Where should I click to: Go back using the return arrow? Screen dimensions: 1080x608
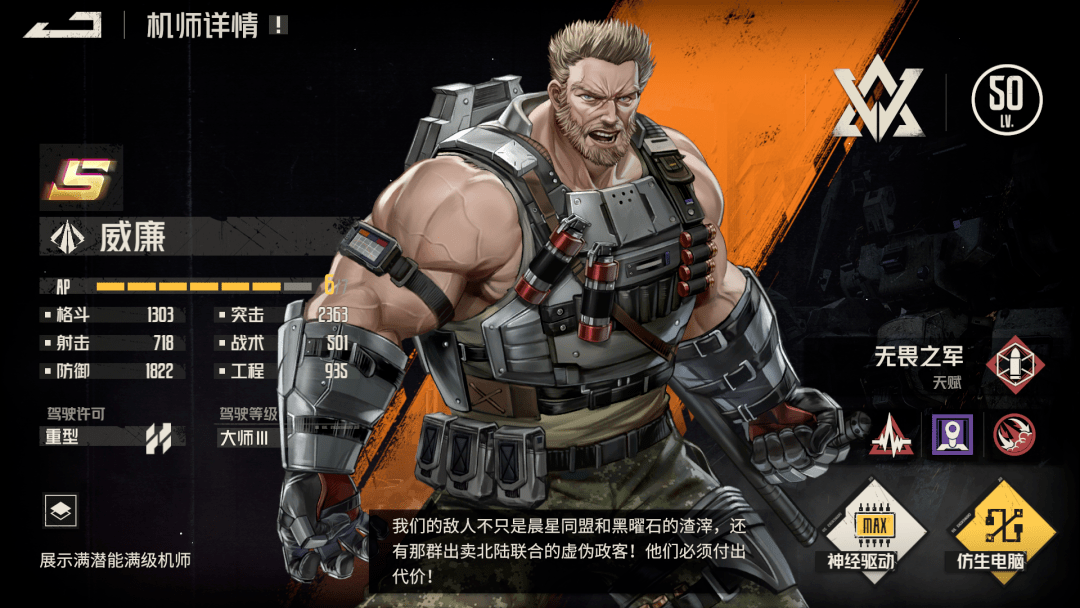point(63,25)
